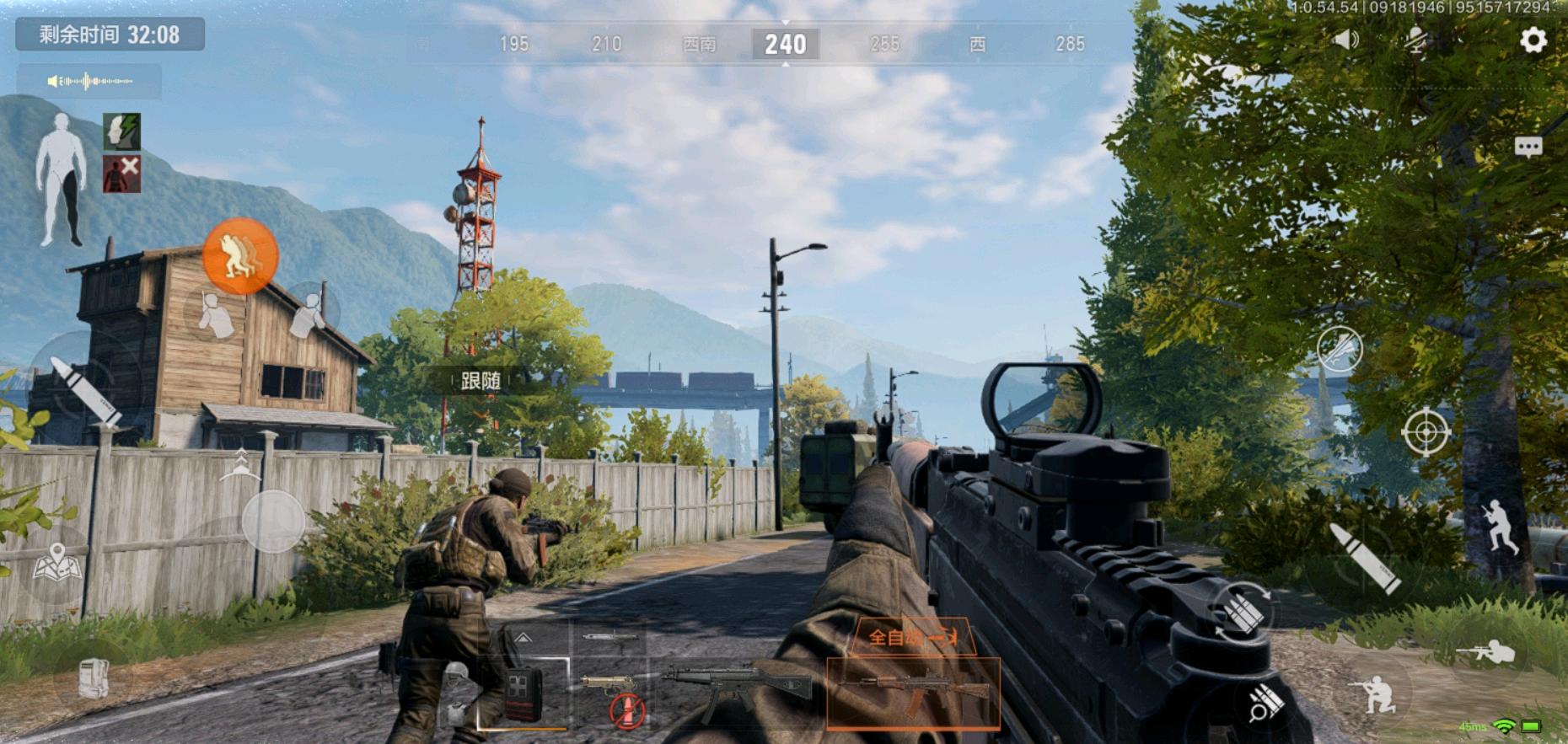Aim down sights with the crosshair button
Viewport: 1568px width, 744px height.
point(1425,432)
